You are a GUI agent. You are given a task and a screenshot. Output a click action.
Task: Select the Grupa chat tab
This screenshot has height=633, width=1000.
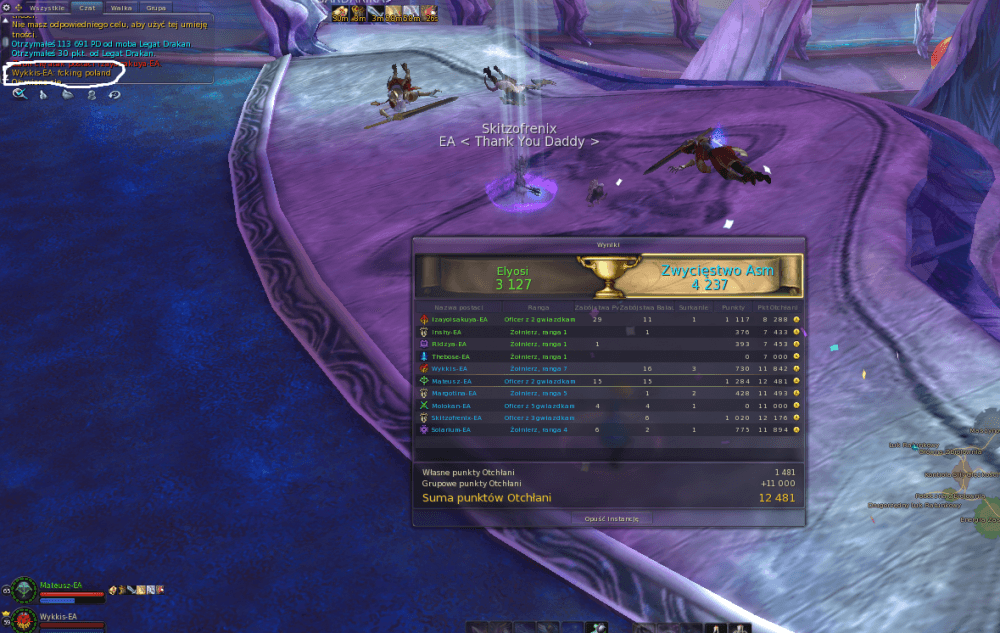pos(156,7)
